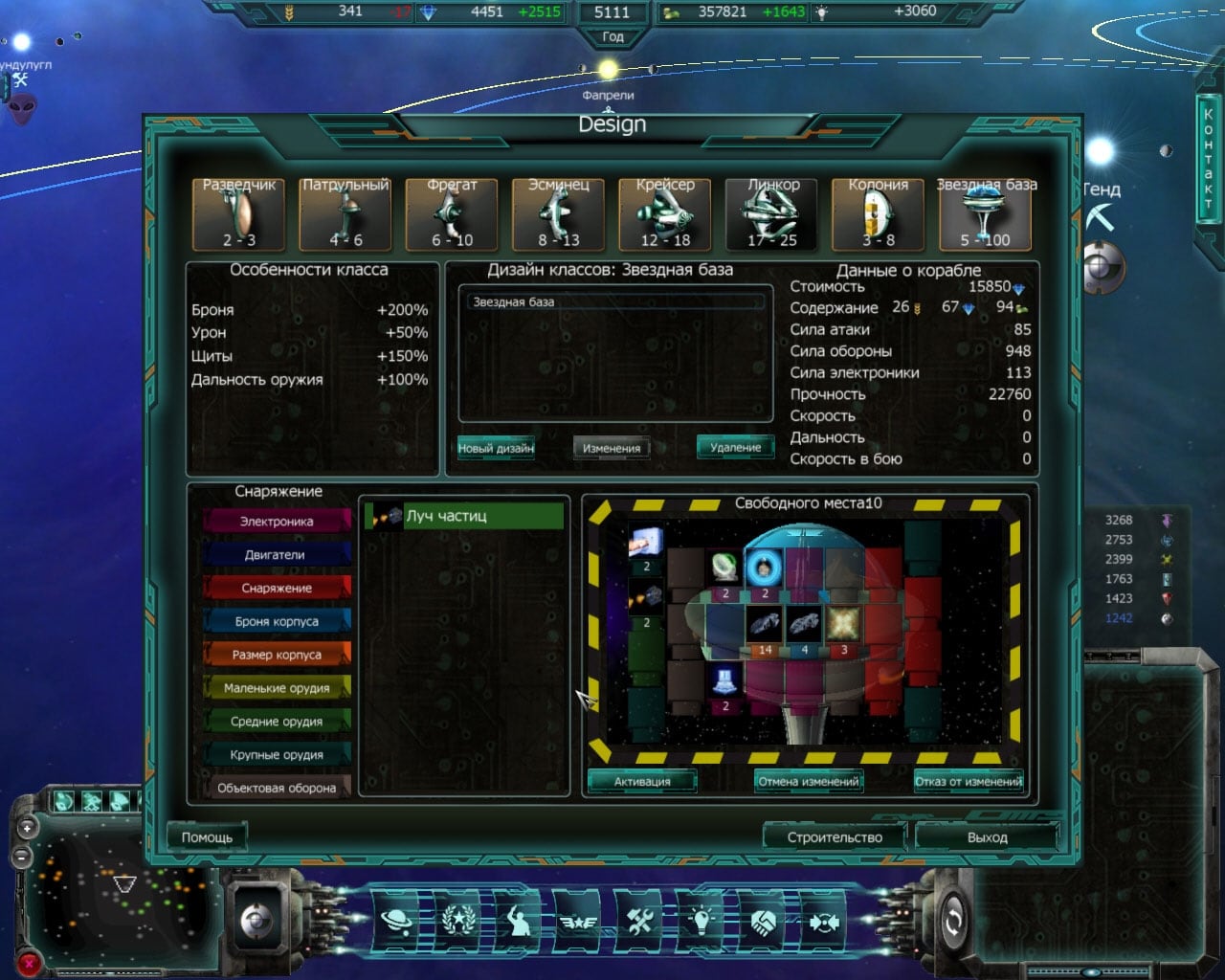
Task: Select the Луч частиц weapon entry
Action: pos(465,516)
